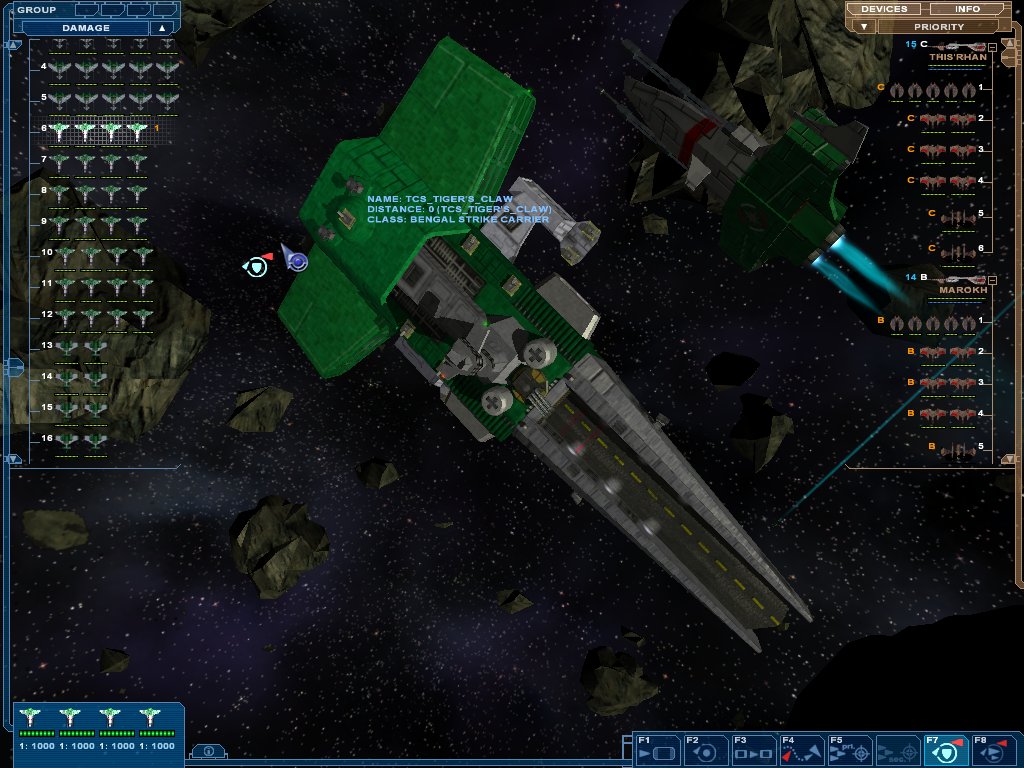Select the Marokh capital ship entry
The width and height of the screenshot is (1024, 768).
(960, 280)
